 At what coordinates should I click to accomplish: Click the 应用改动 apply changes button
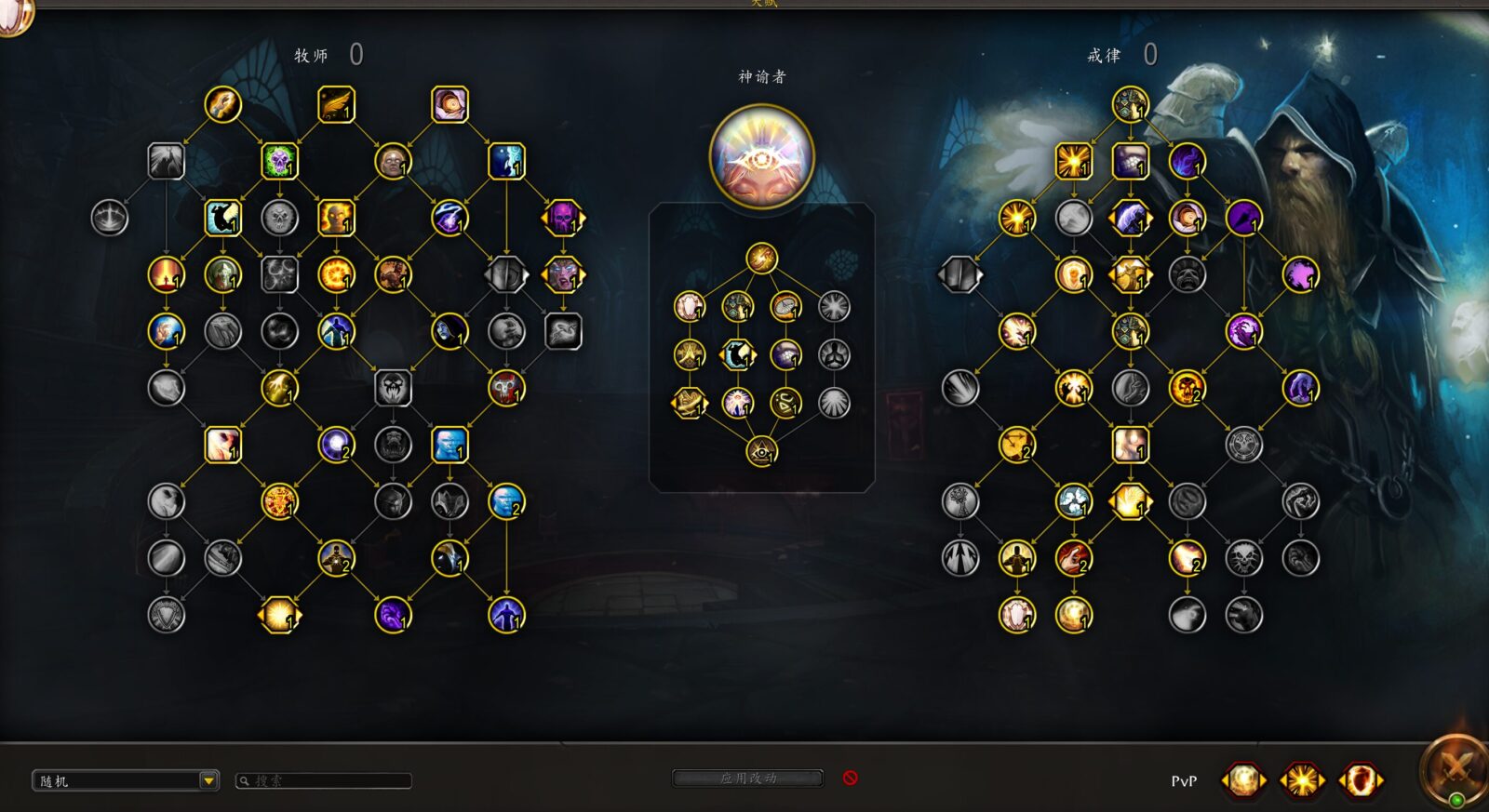click(747, 778)
